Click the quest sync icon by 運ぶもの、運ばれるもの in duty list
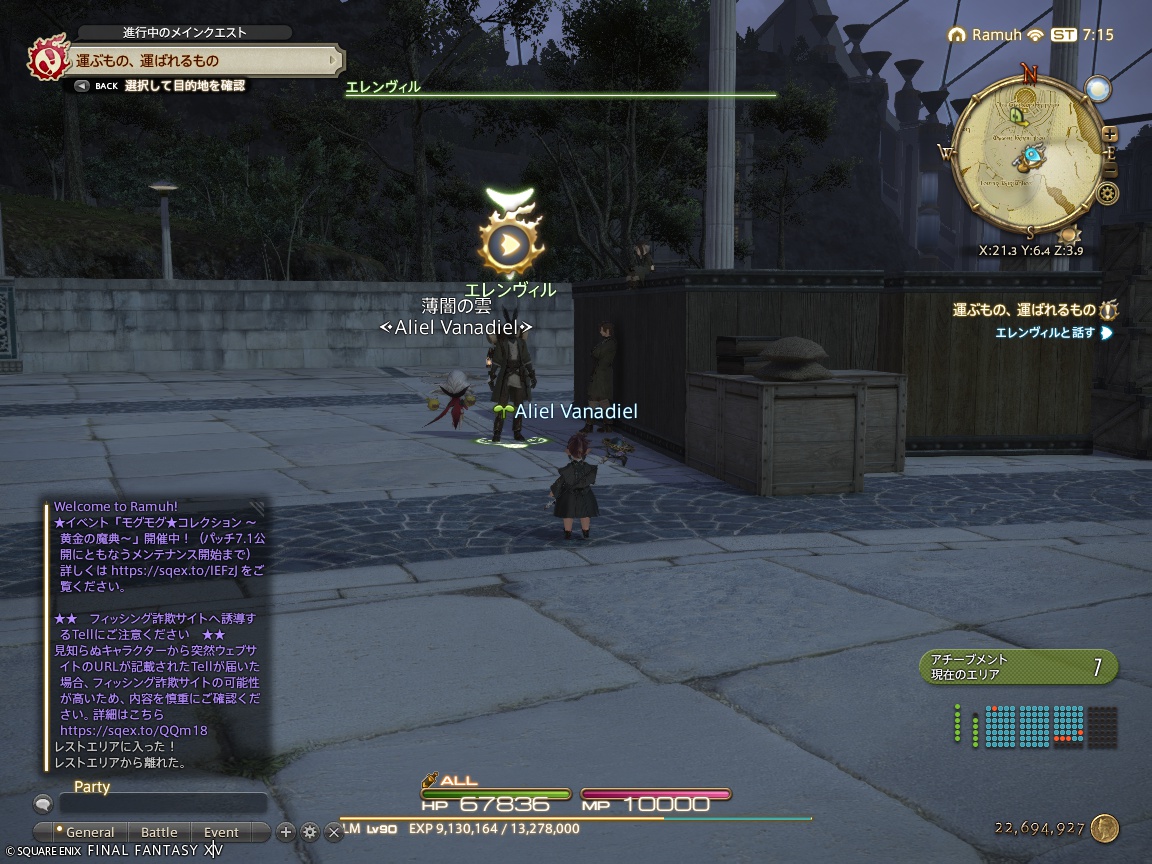This screenshot has width=1152, height=864. 1108,310
